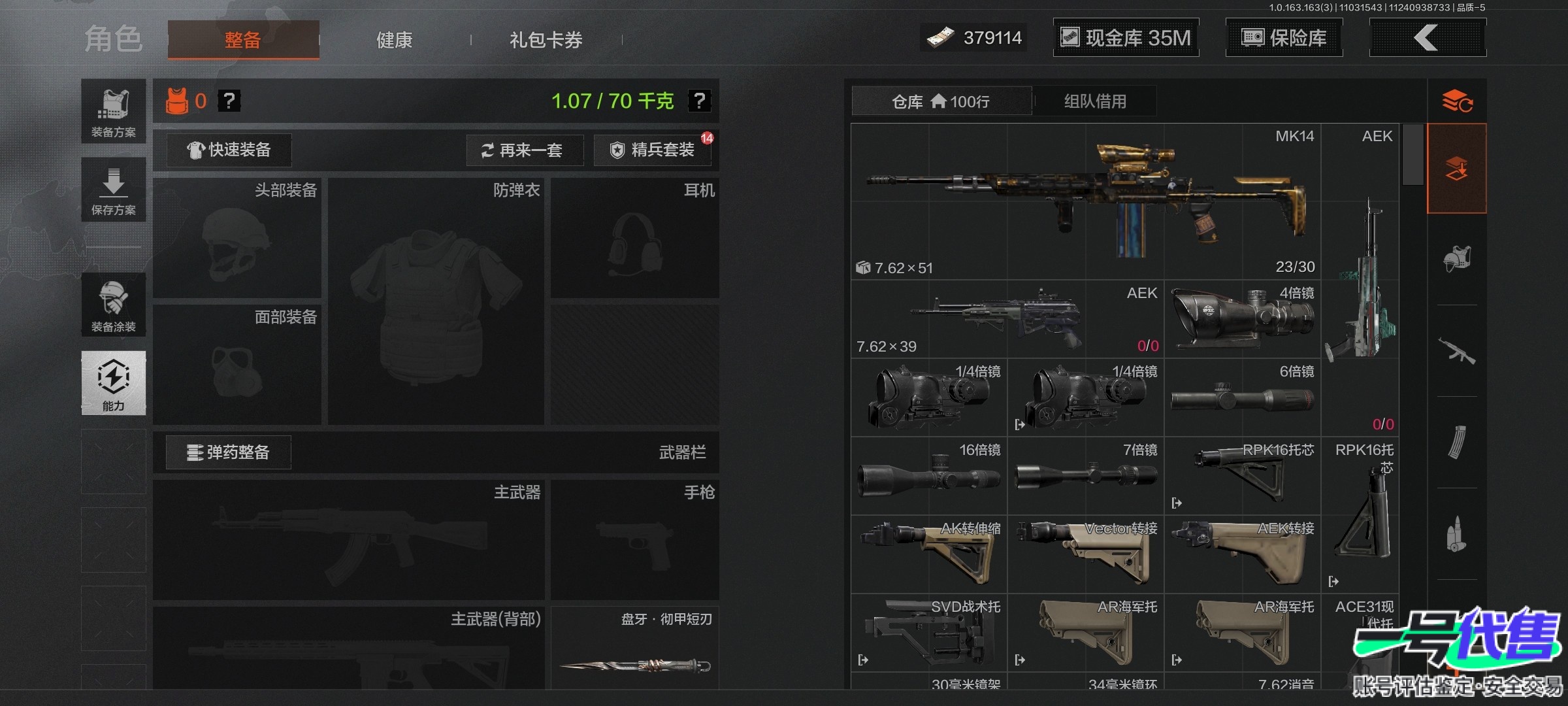1568x706 pixels.
Task: Select the 能力 ability button
Action: (x=114, y=383)
